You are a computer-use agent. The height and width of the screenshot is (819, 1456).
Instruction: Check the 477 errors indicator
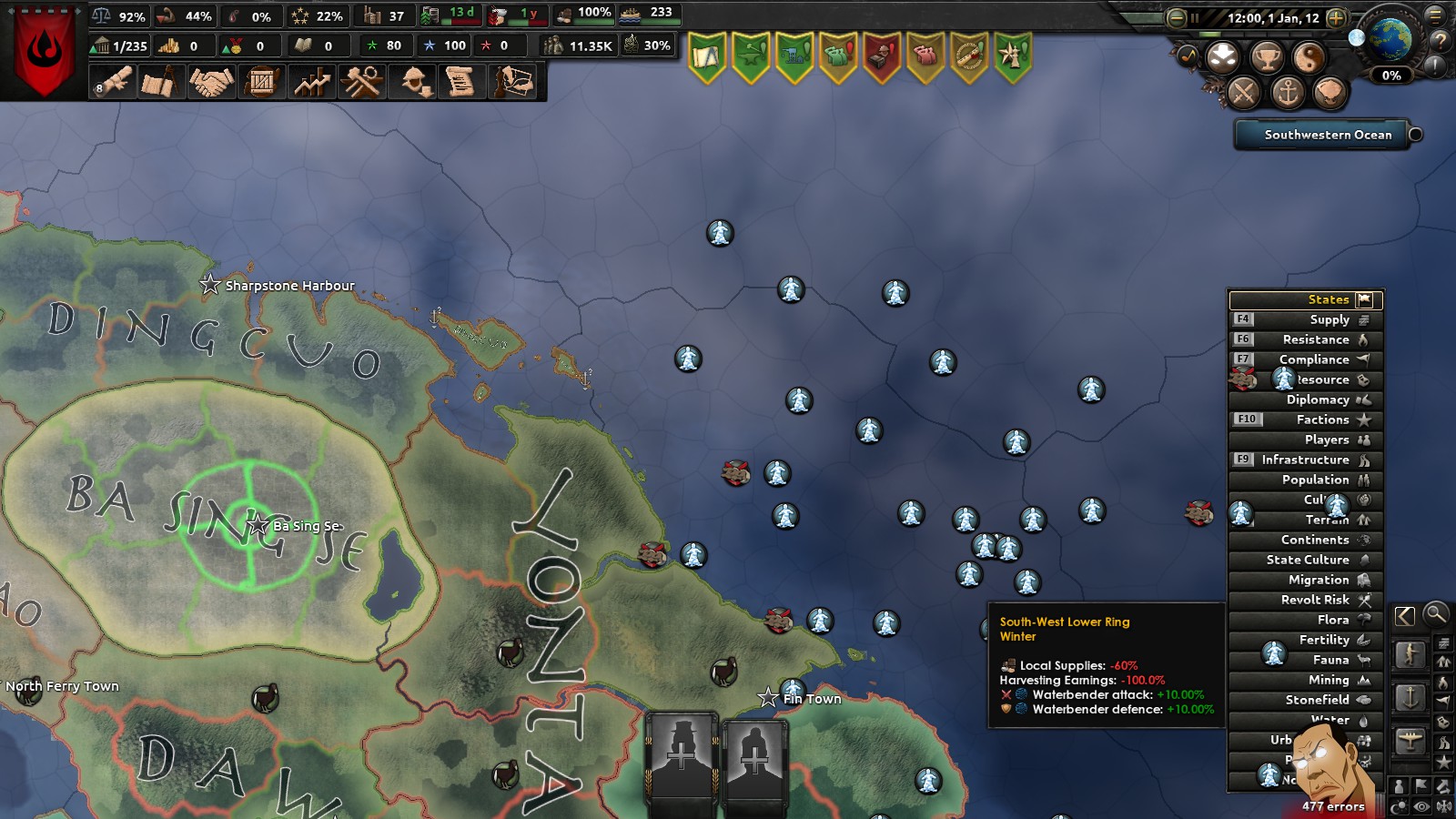pyautogui.click(x=1331, y=806)
